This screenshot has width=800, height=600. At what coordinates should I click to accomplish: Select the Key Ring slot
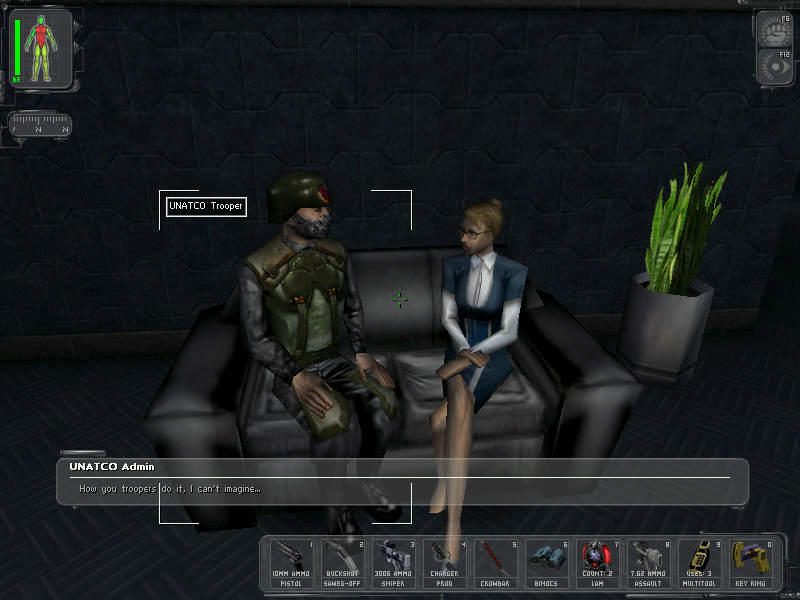click(750, 561)
